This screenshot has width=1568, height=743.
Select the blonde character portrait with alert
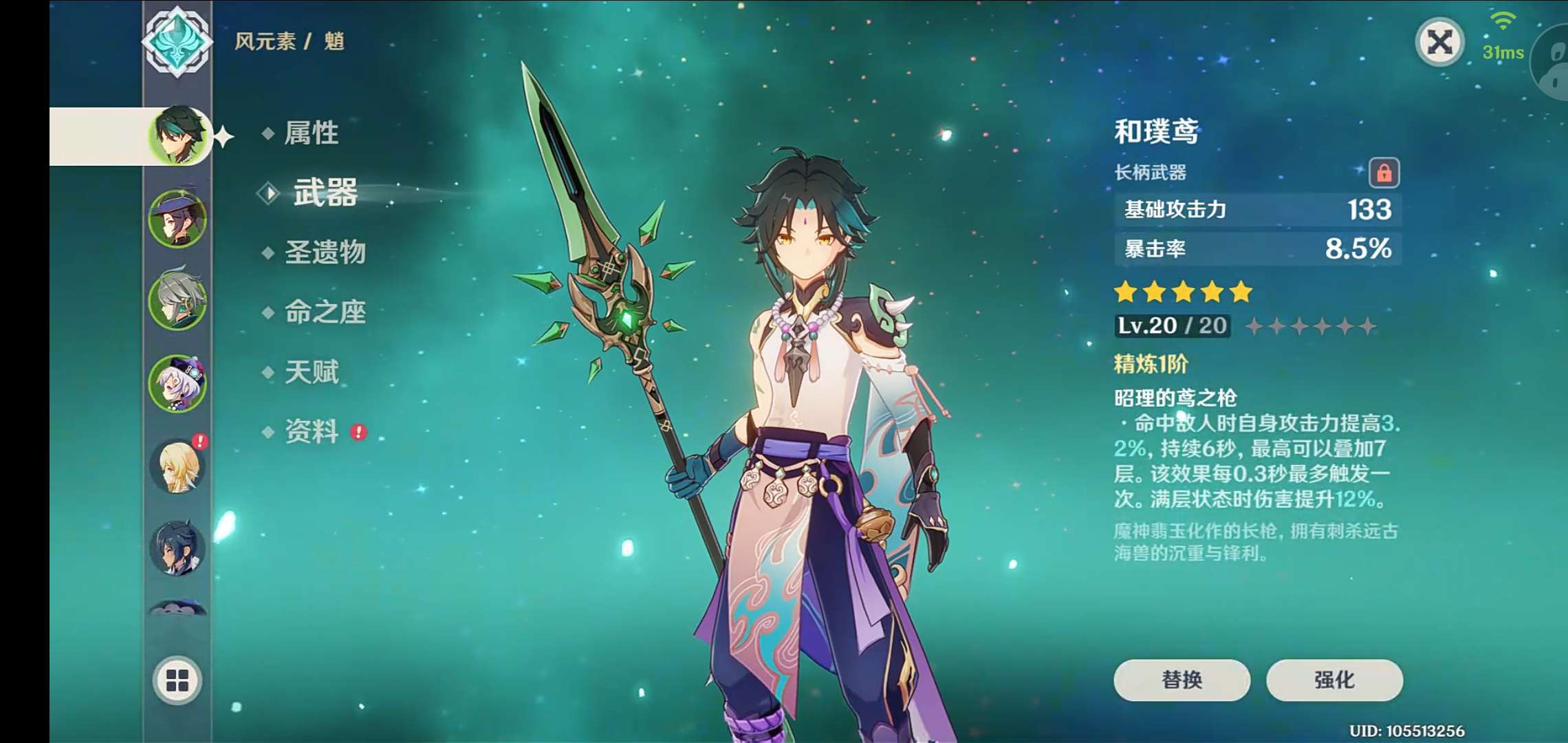(177, 466)
